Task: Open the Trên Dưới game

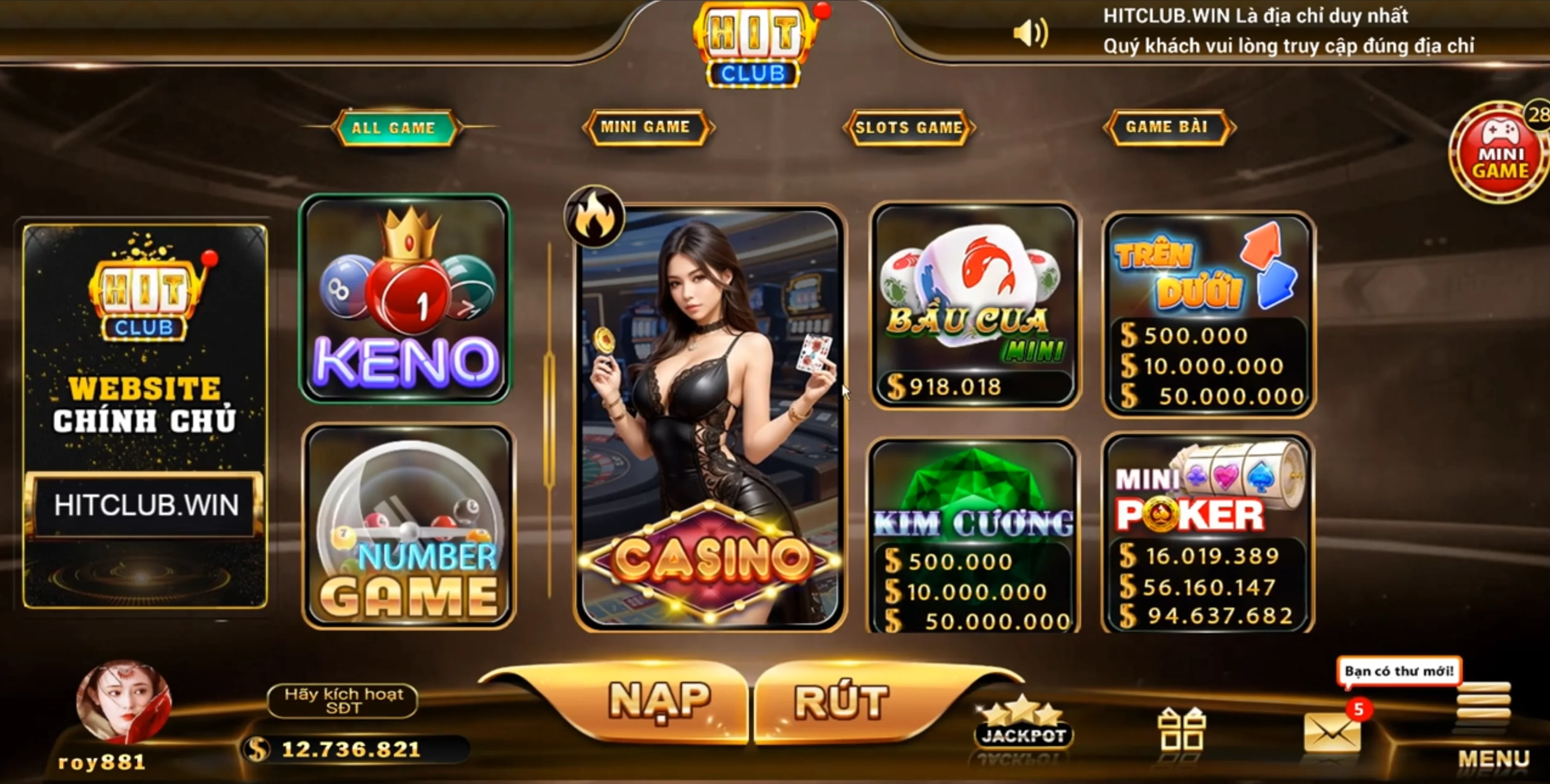Action: (1208, 314)
